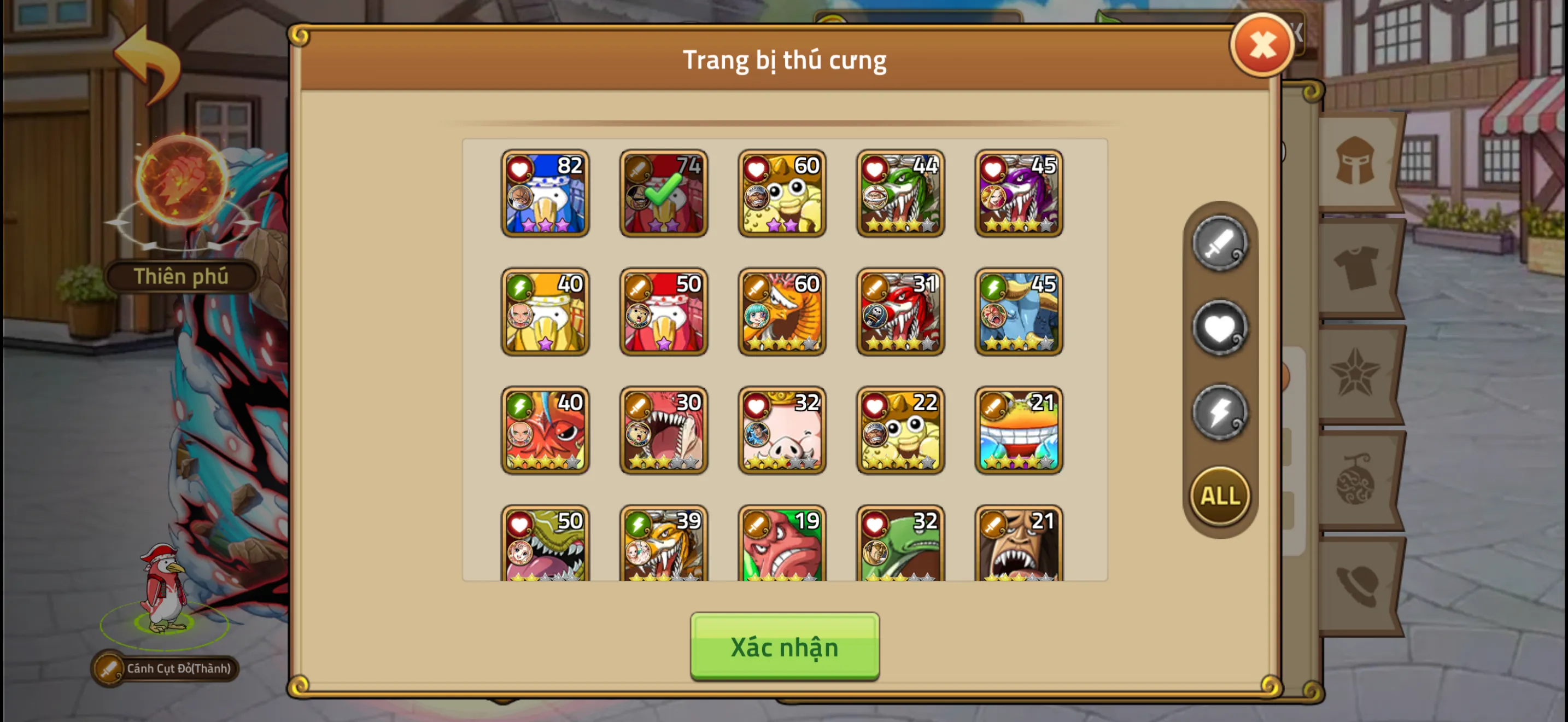Uncheck the selected 74 attack pet

pyautogui.click(x=663, y=193)
